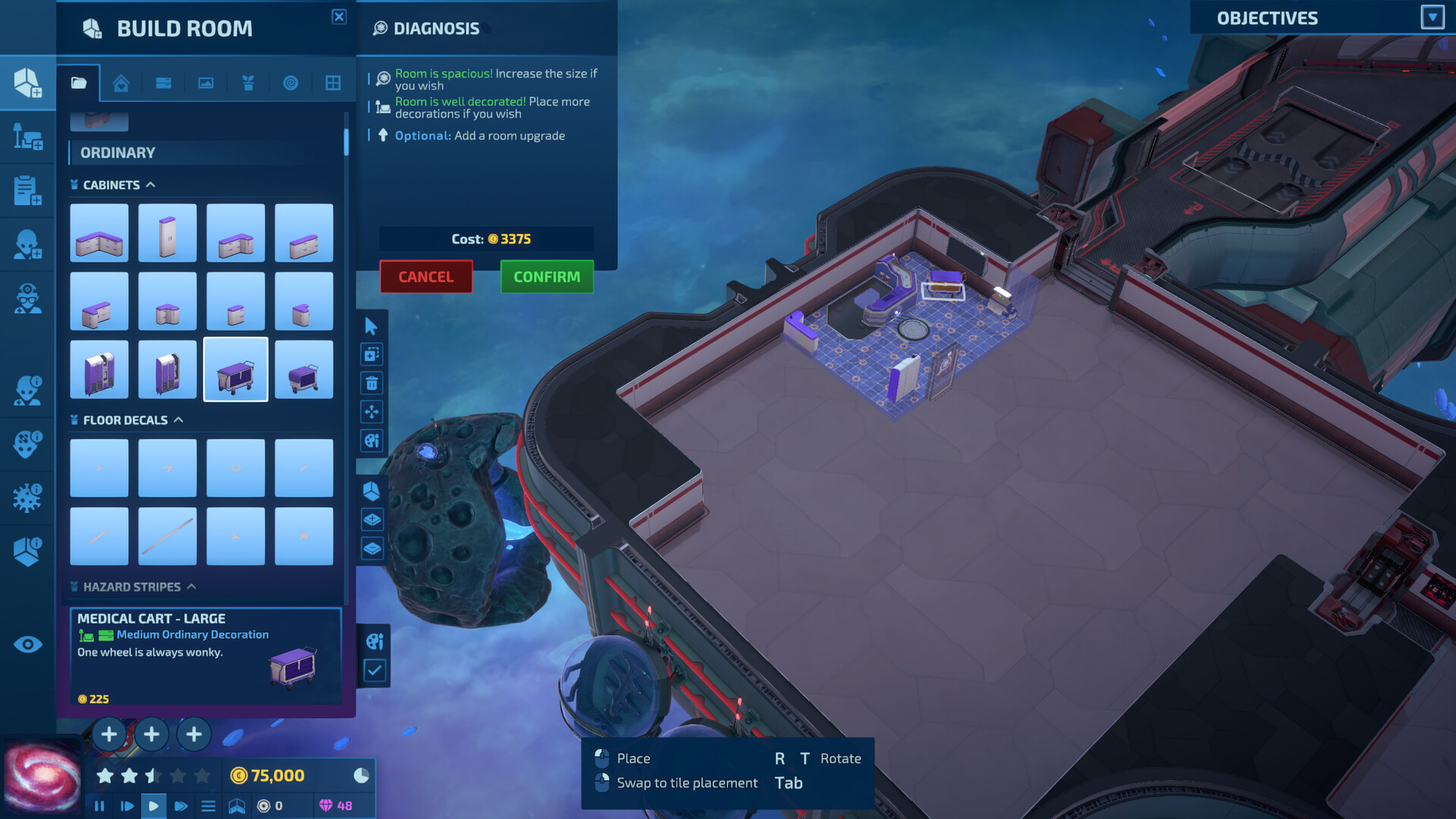This screenshot has width=1456, height=819.
Task: Pause the game with pause control
Action: tap(99, 806)
